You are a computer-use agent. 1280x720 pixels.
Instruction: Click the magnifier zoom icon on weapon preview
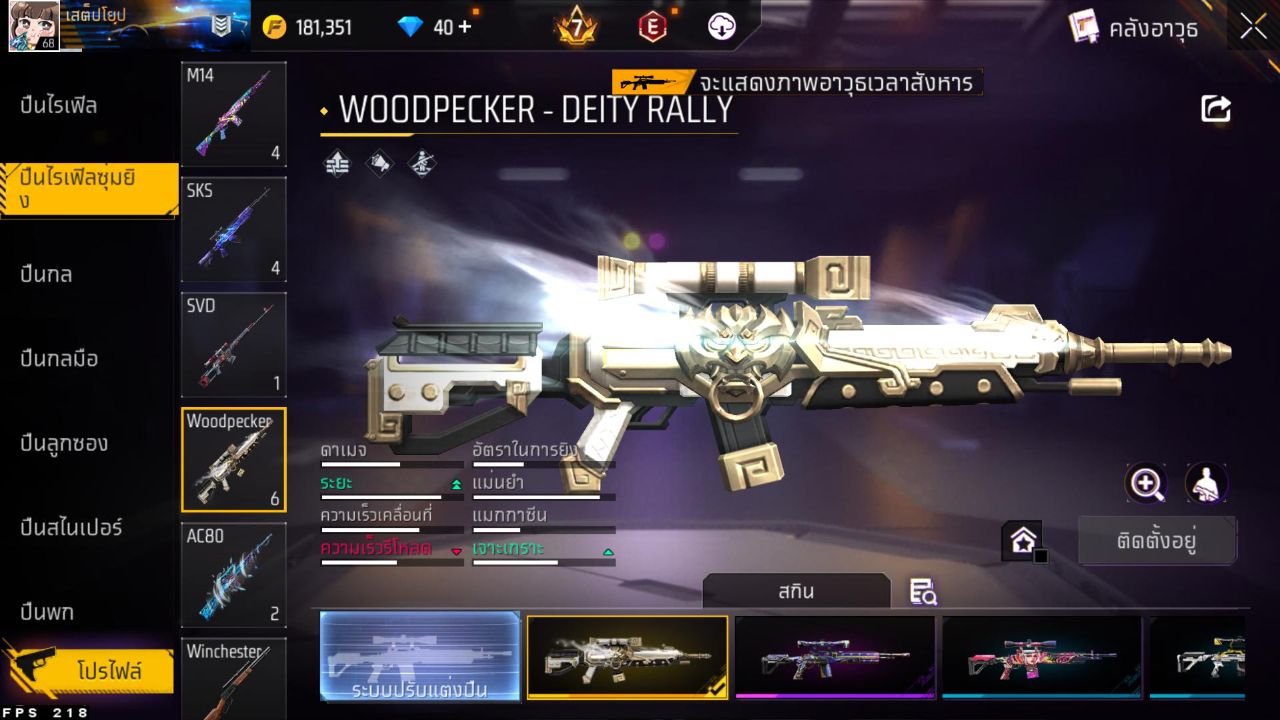pos(1147,483)
